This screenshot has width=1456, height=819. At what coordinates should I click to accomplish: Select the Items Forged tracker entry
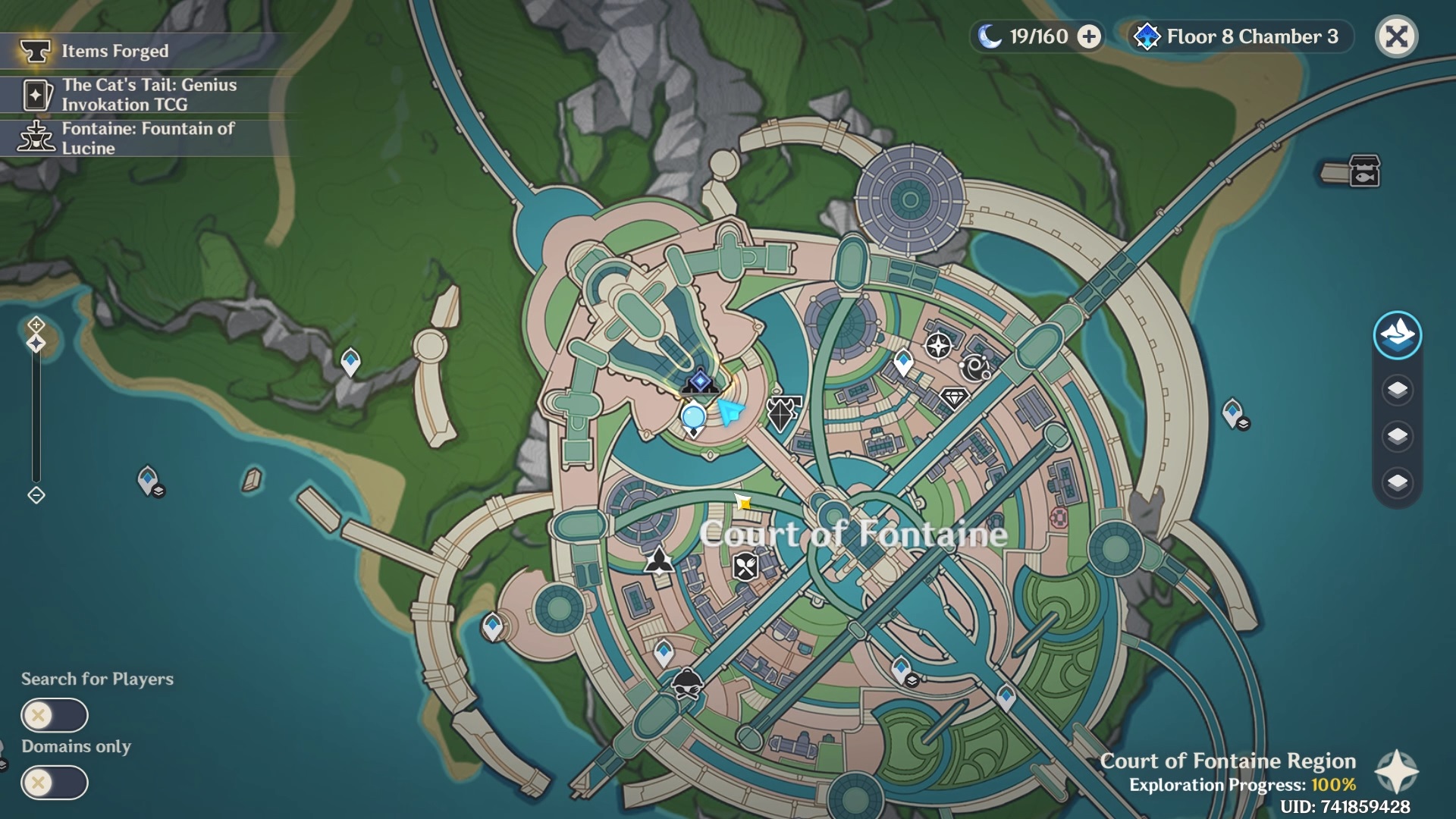114,51
